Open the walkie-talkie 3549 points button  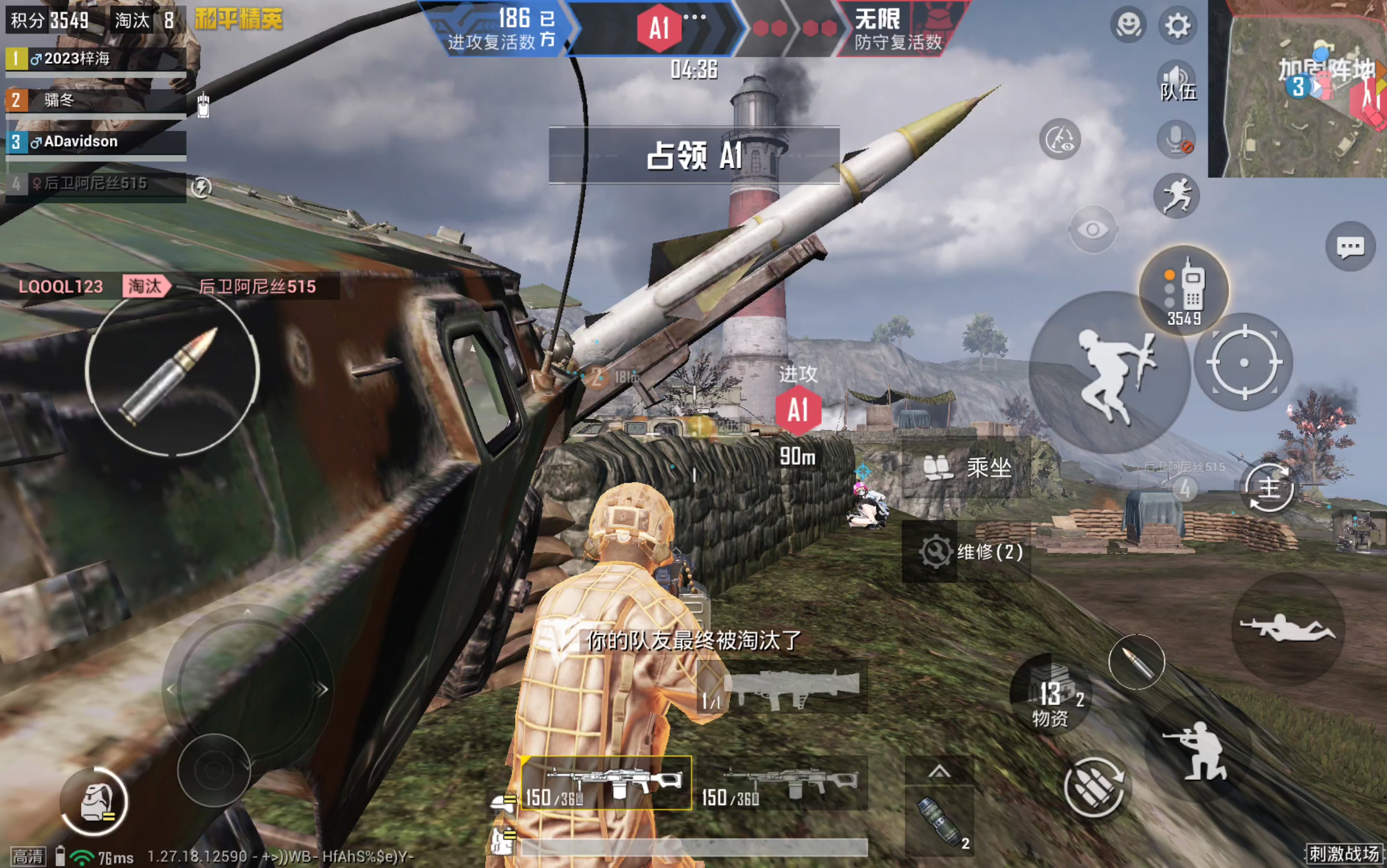coord(1184,290)
